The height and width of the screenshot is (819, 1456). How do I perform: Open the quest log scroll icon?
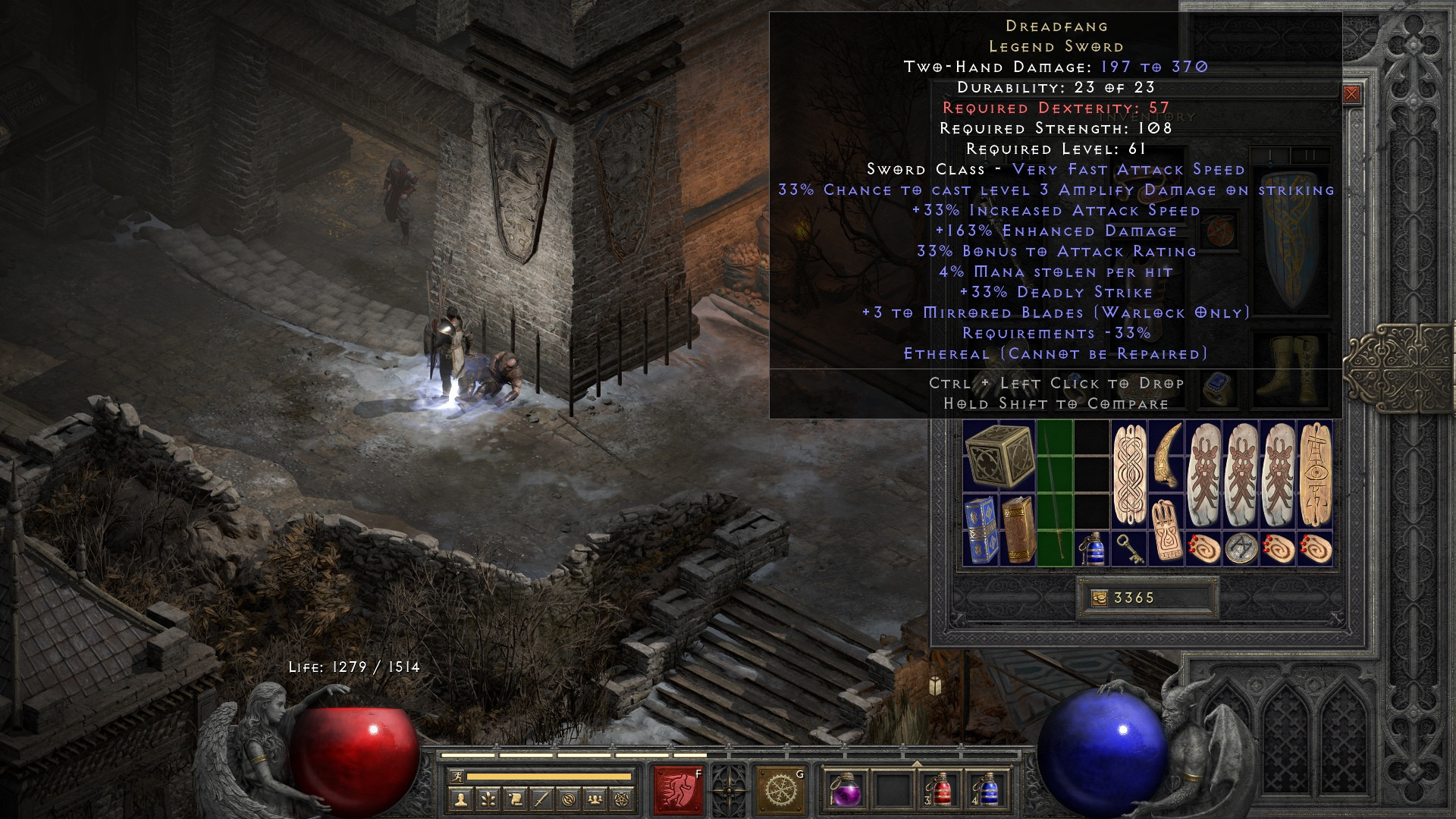click(514, 799)
